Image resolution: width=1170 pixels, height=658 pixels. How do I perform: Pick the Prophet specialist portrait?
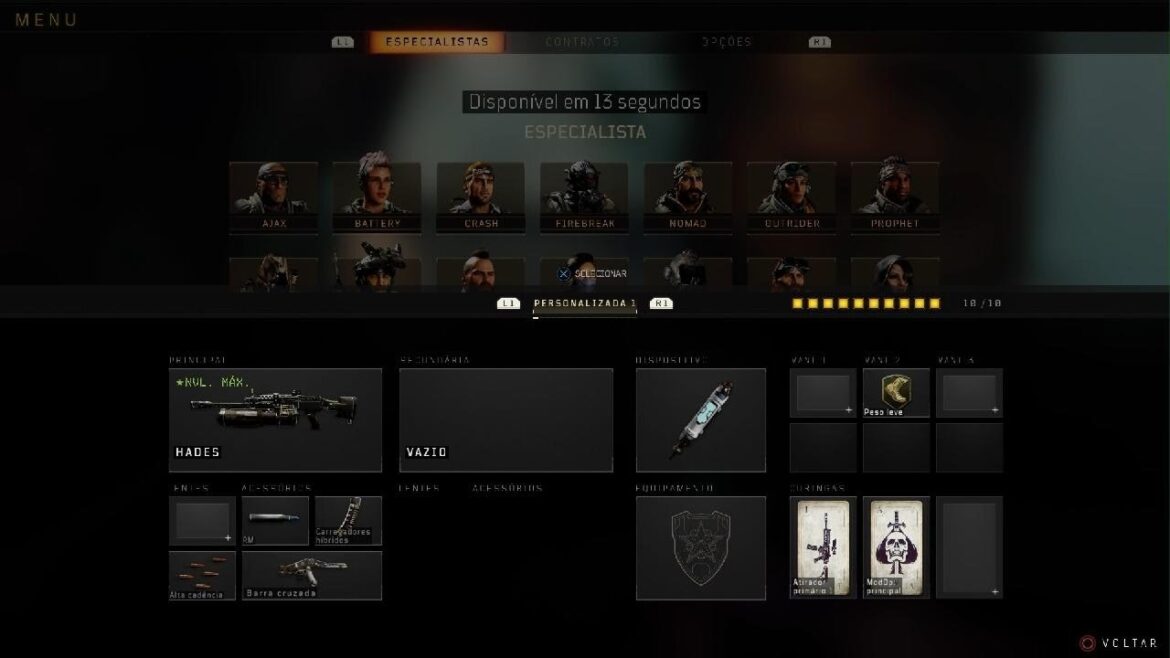895,196
